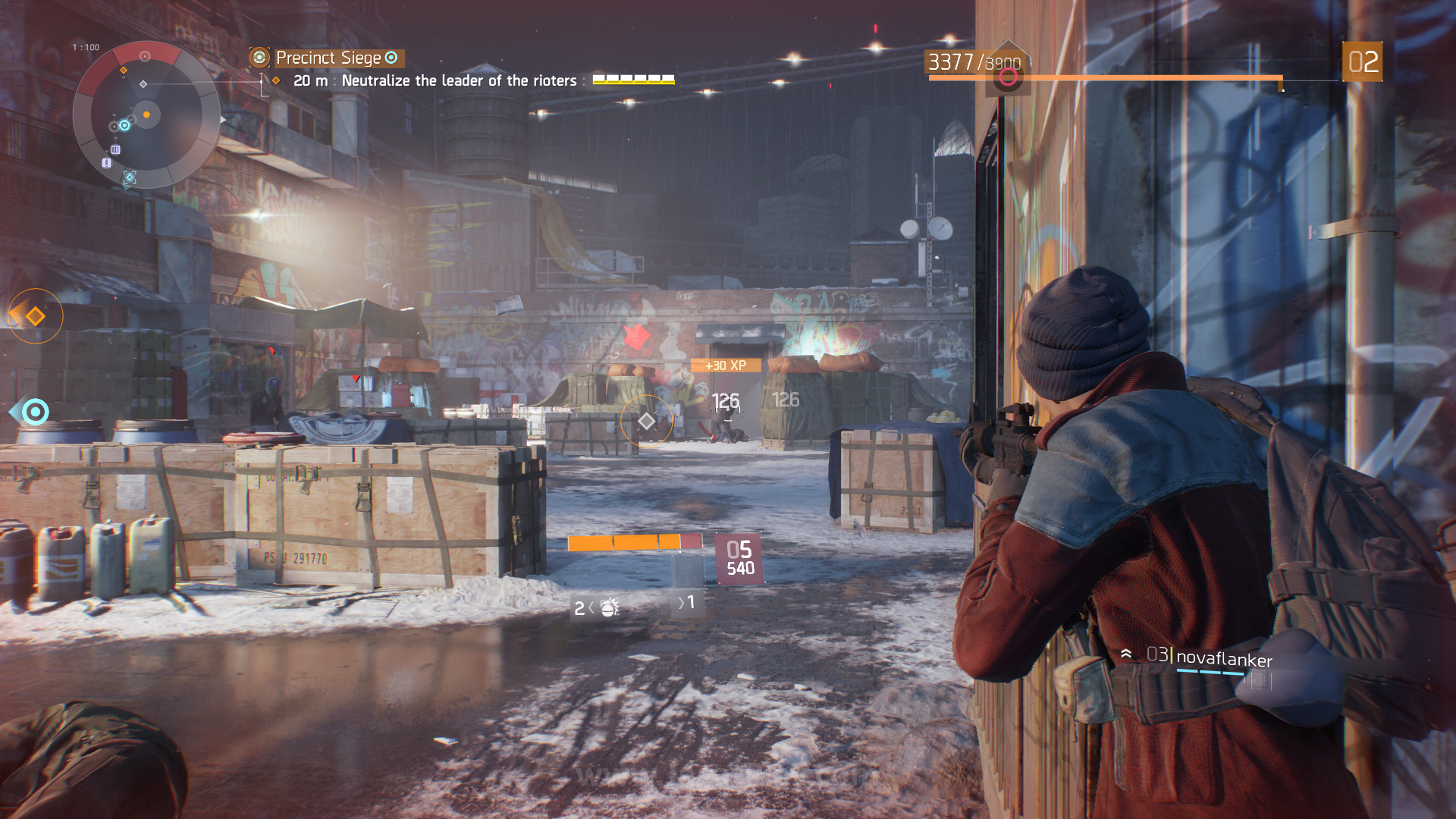Click the mission icon beside Precinct Siege
Viewport: 1456px width, 819px height.
[x=259, y=58]
